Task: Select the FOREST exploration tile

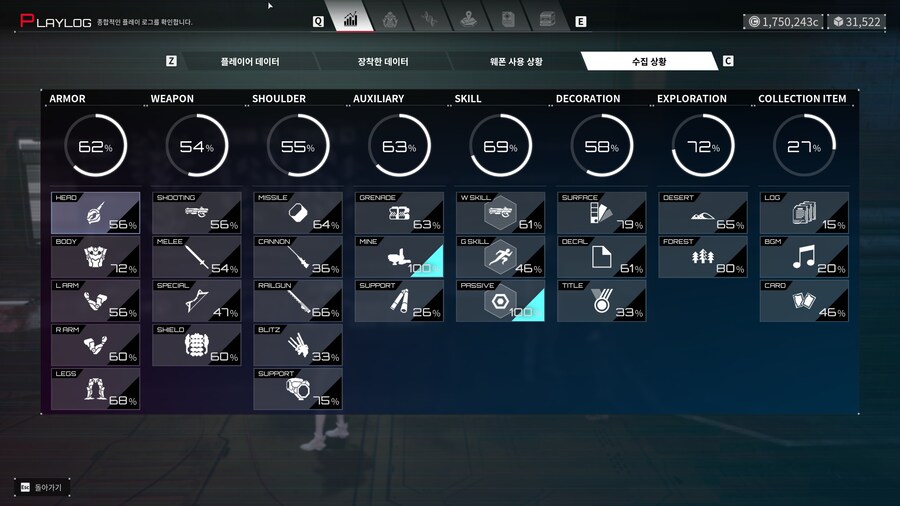Action: click(703, 257)
